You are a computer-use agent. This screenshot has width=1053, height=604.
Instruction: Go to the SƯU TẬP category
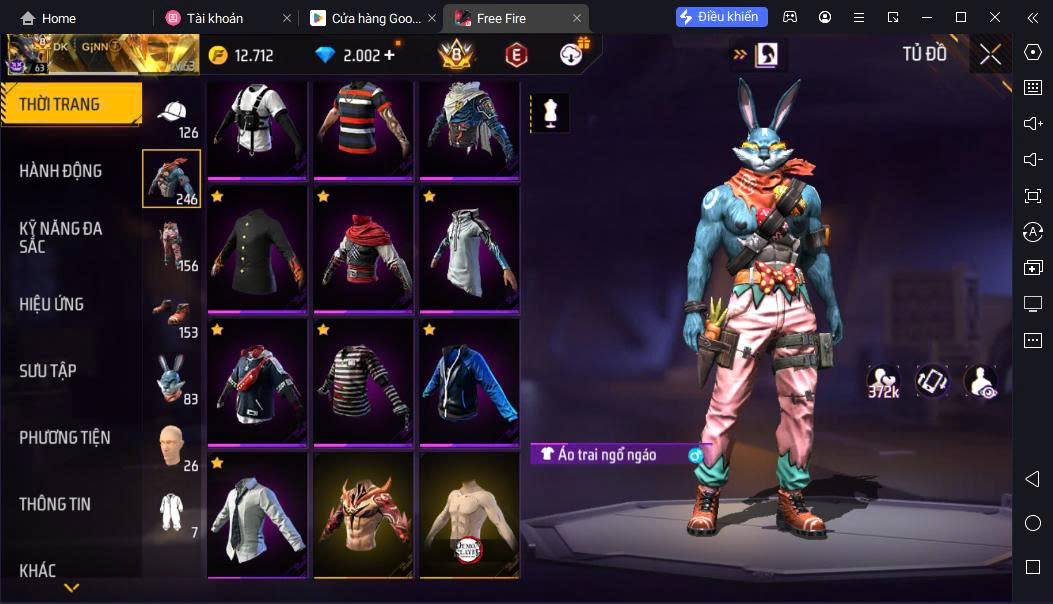click(48, 371)
